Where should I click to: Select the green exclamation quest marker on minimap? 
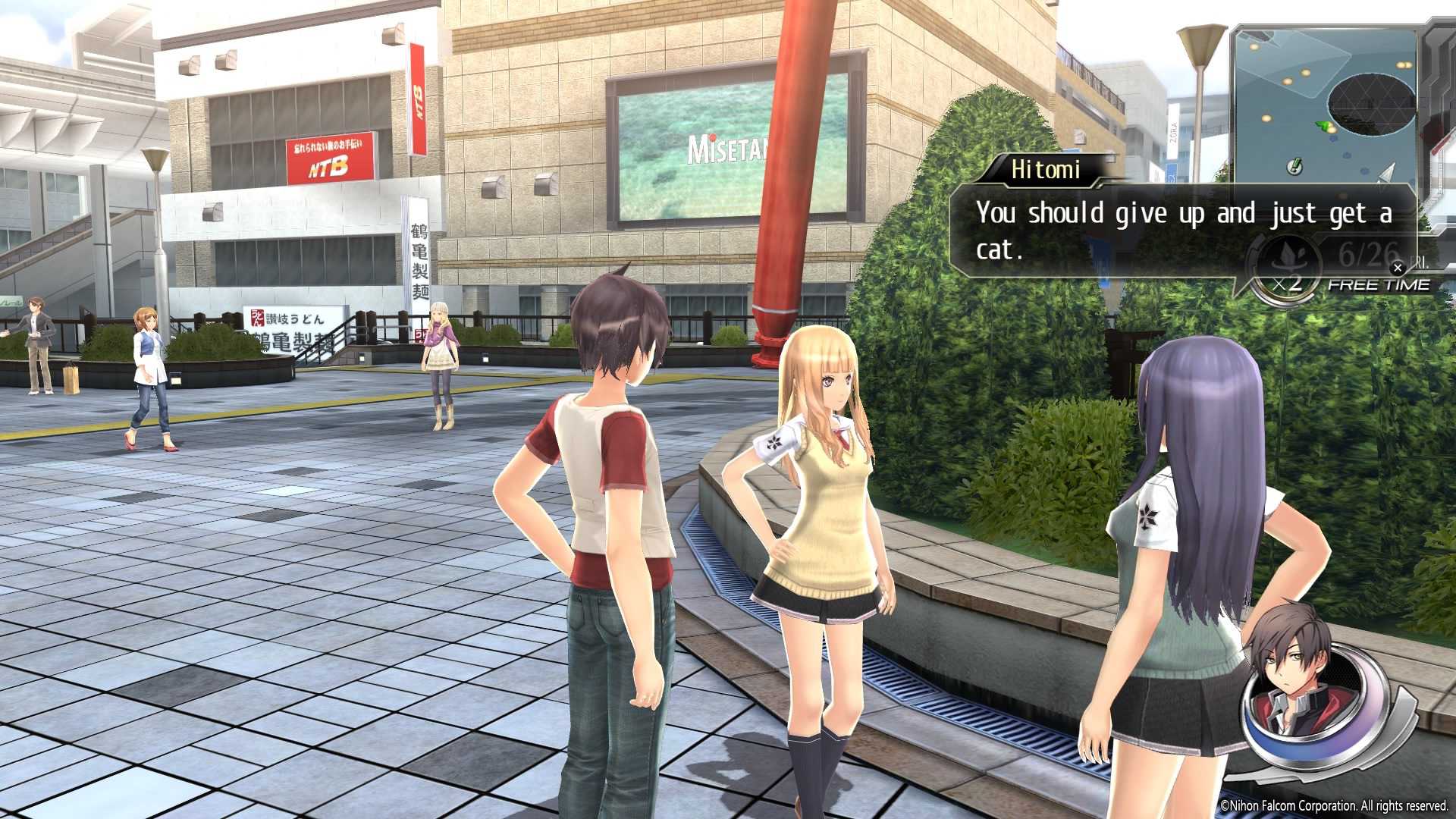pyautogui.click(x=1295, y=165)
